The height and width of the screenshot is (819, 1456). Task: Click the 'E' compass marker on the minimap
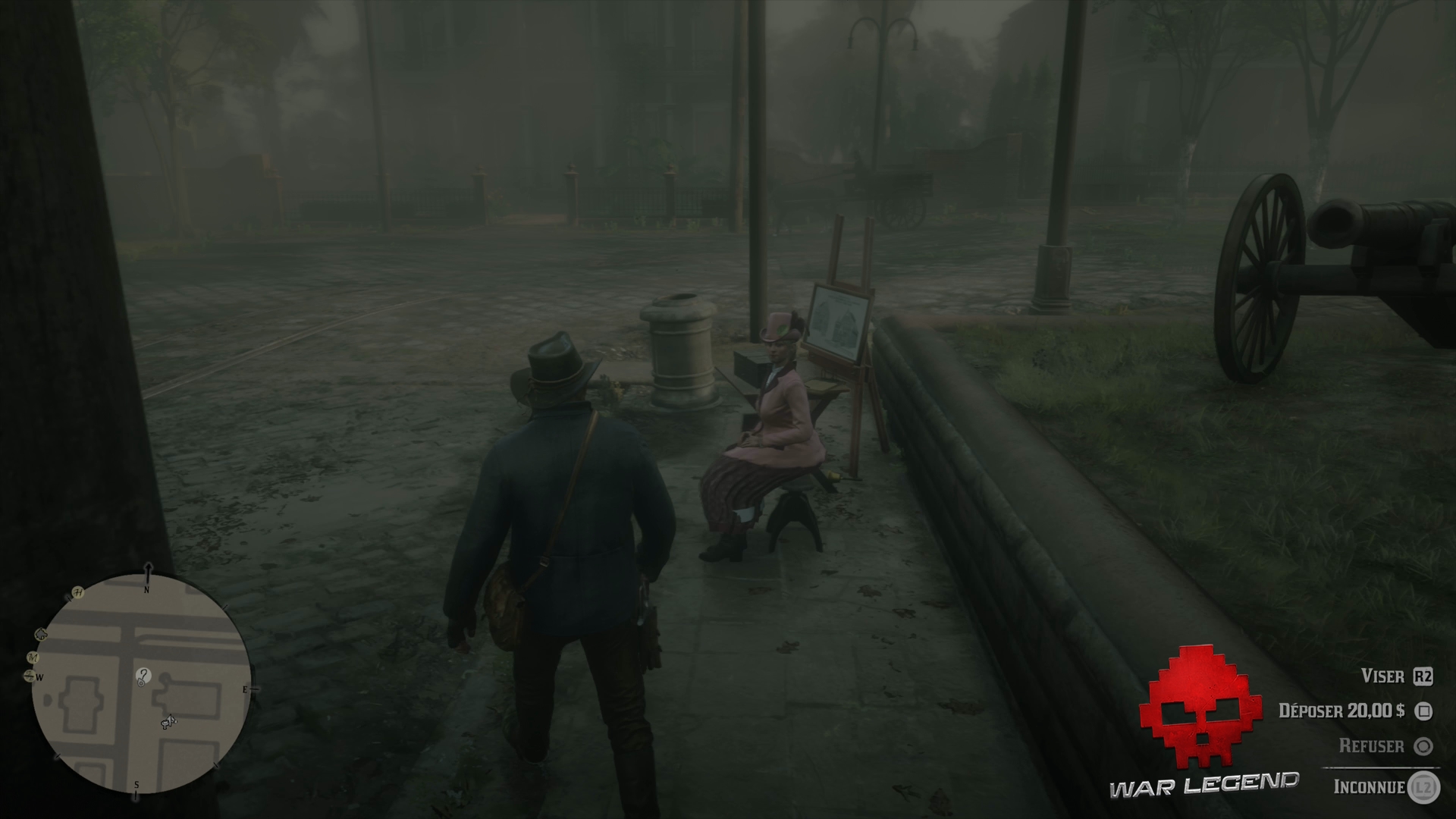(x=245, y=690)
